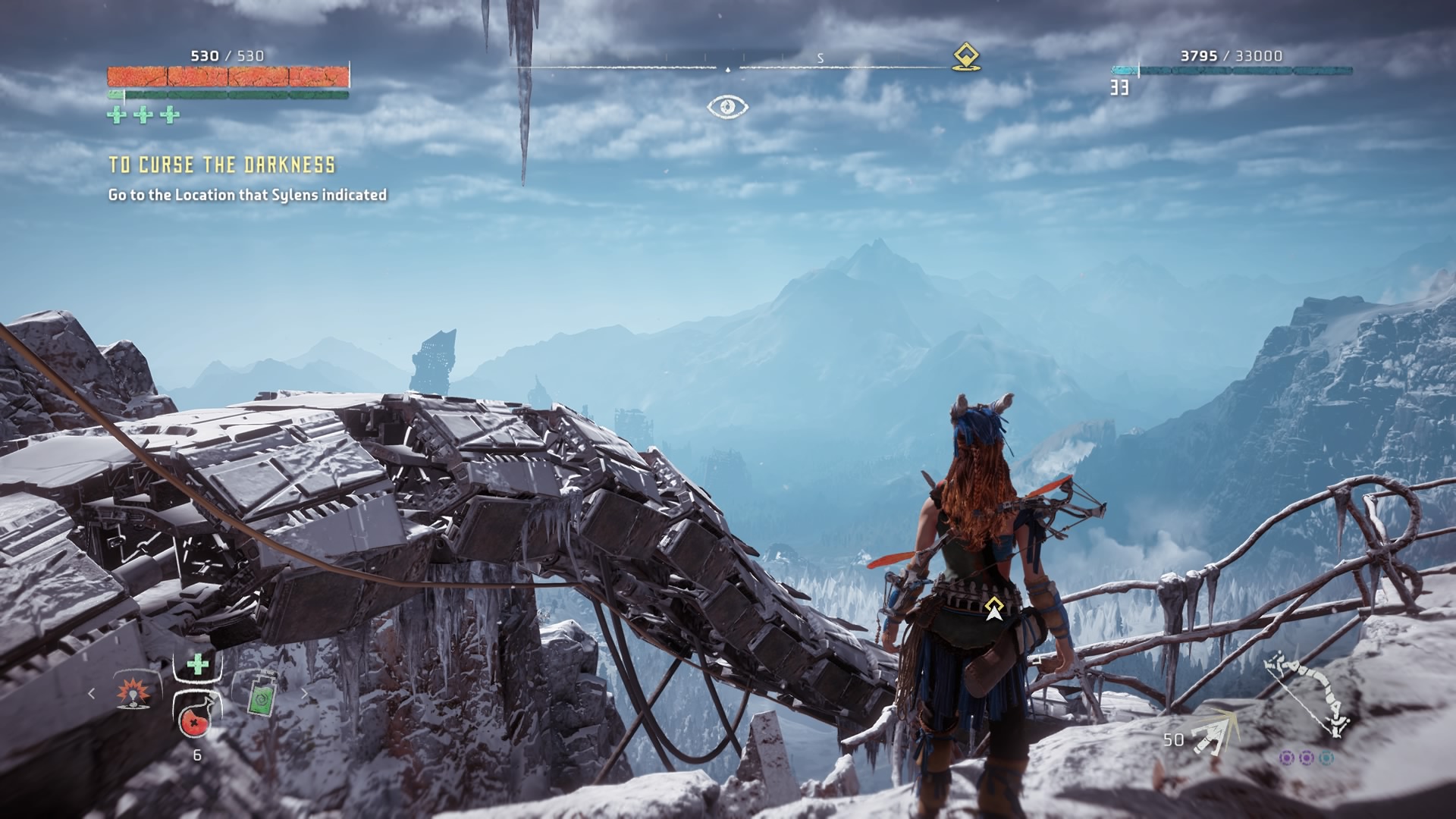The image size is (1456, 819).
Task: Use the green medicine pouch cross
Action: [x=197, y=665]
